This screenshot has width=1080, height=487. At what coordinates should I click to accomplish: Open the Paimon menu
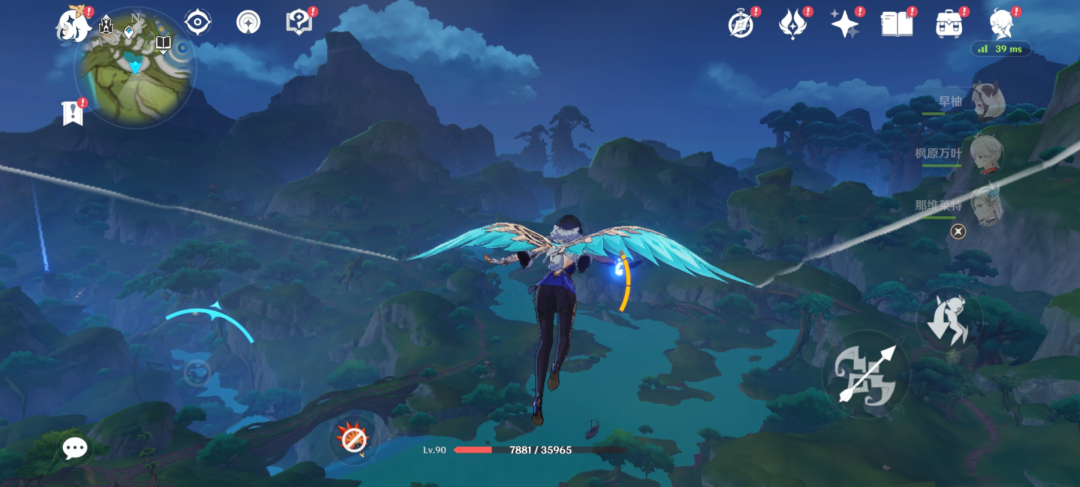72,24
